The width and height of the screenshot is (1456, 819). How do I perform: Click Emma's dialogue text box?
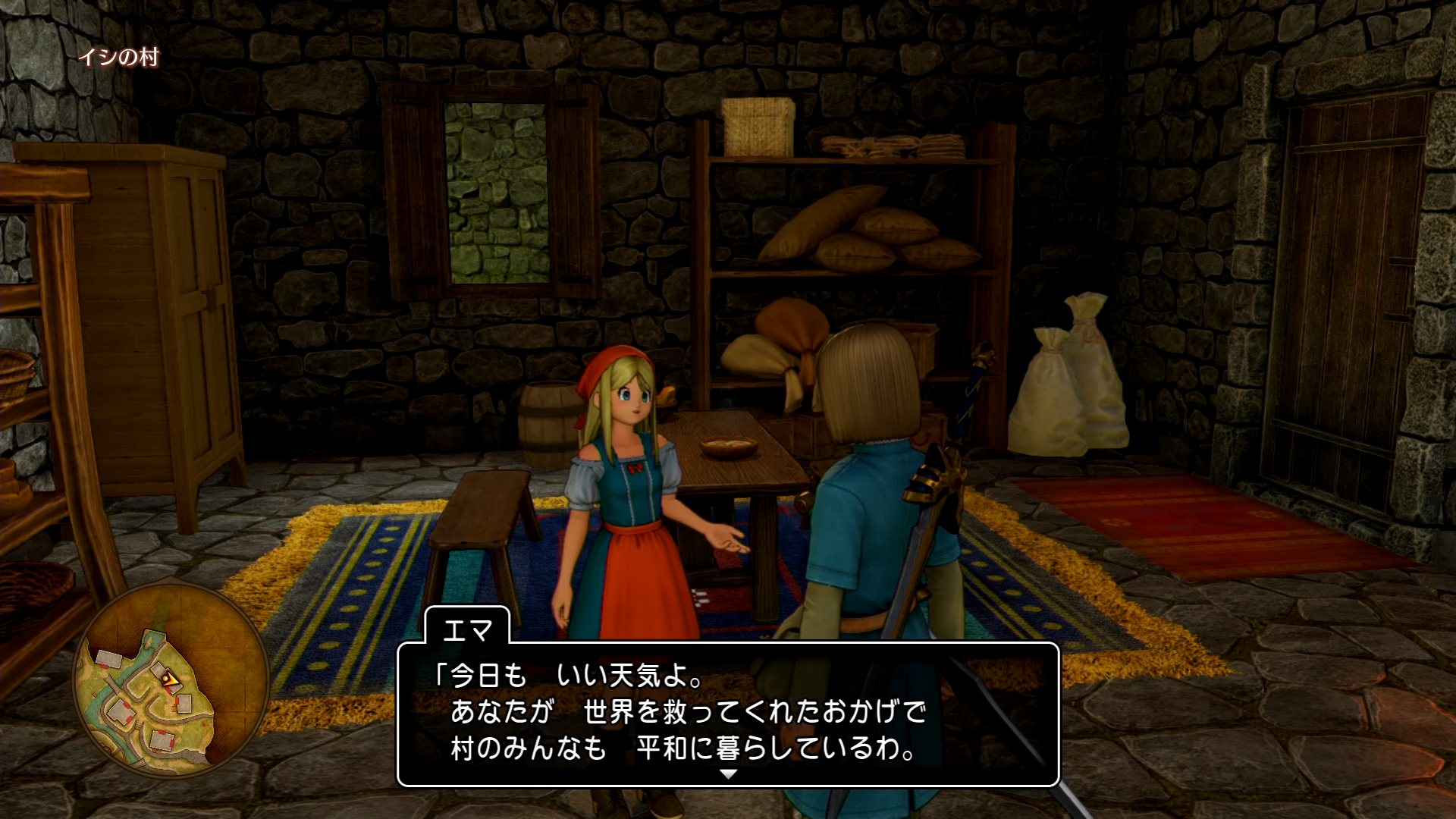tap(728, 713)
